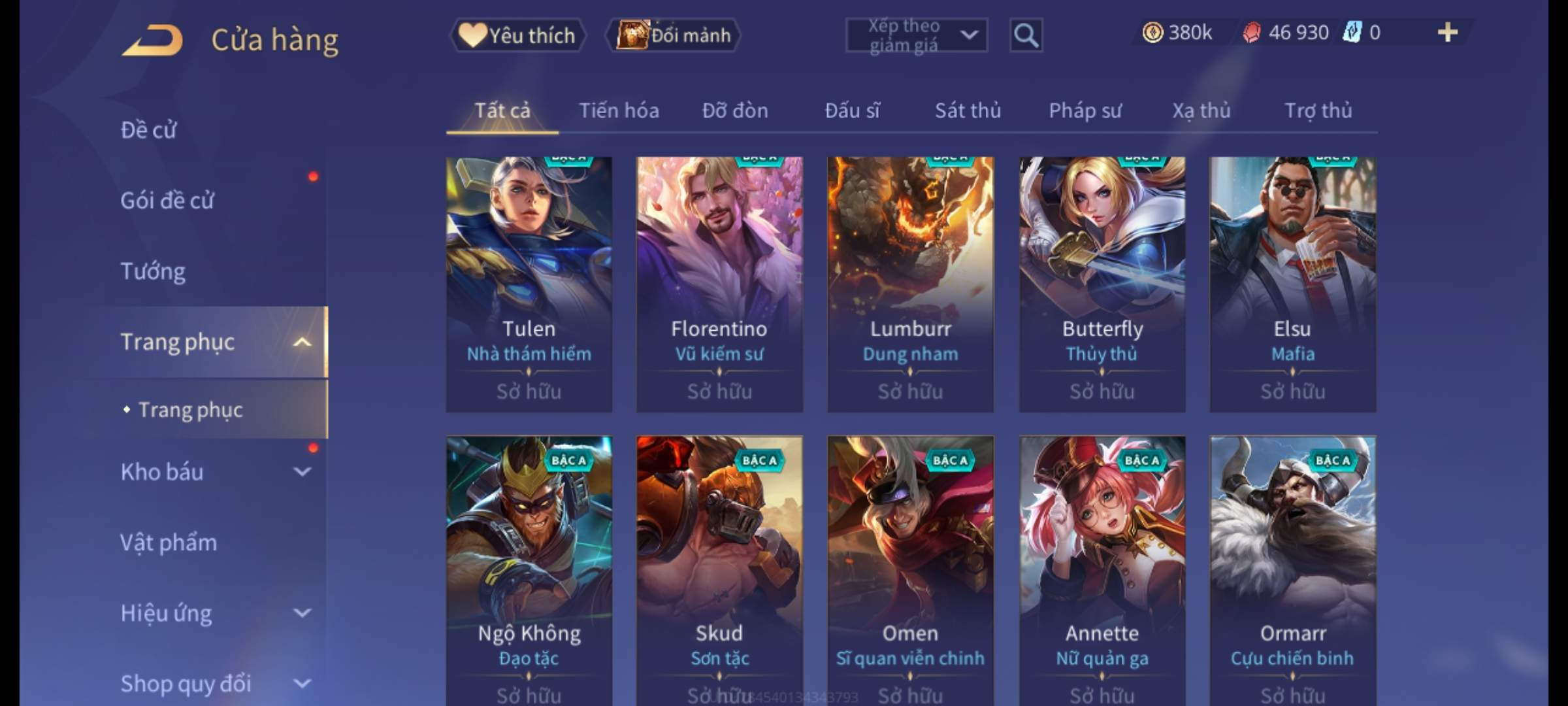Pick the Butterfly Thủy thủ skin card
Screen dimensions: 1568x706
pyautogui.click(x=1102, y=284)
